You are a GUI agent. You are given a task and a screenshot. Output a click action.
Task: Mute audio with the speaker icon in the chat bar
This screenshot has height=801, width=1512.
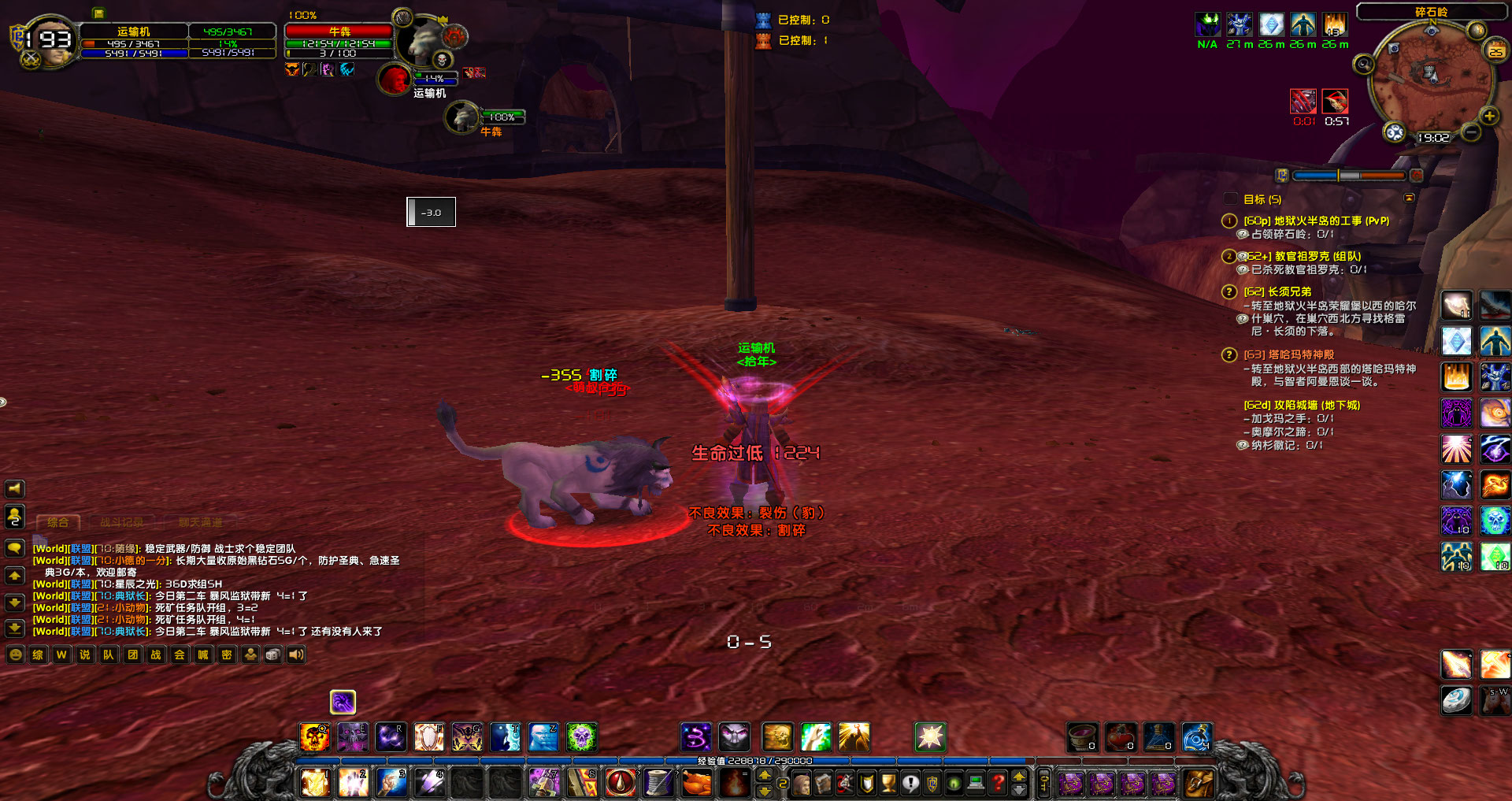295,655
